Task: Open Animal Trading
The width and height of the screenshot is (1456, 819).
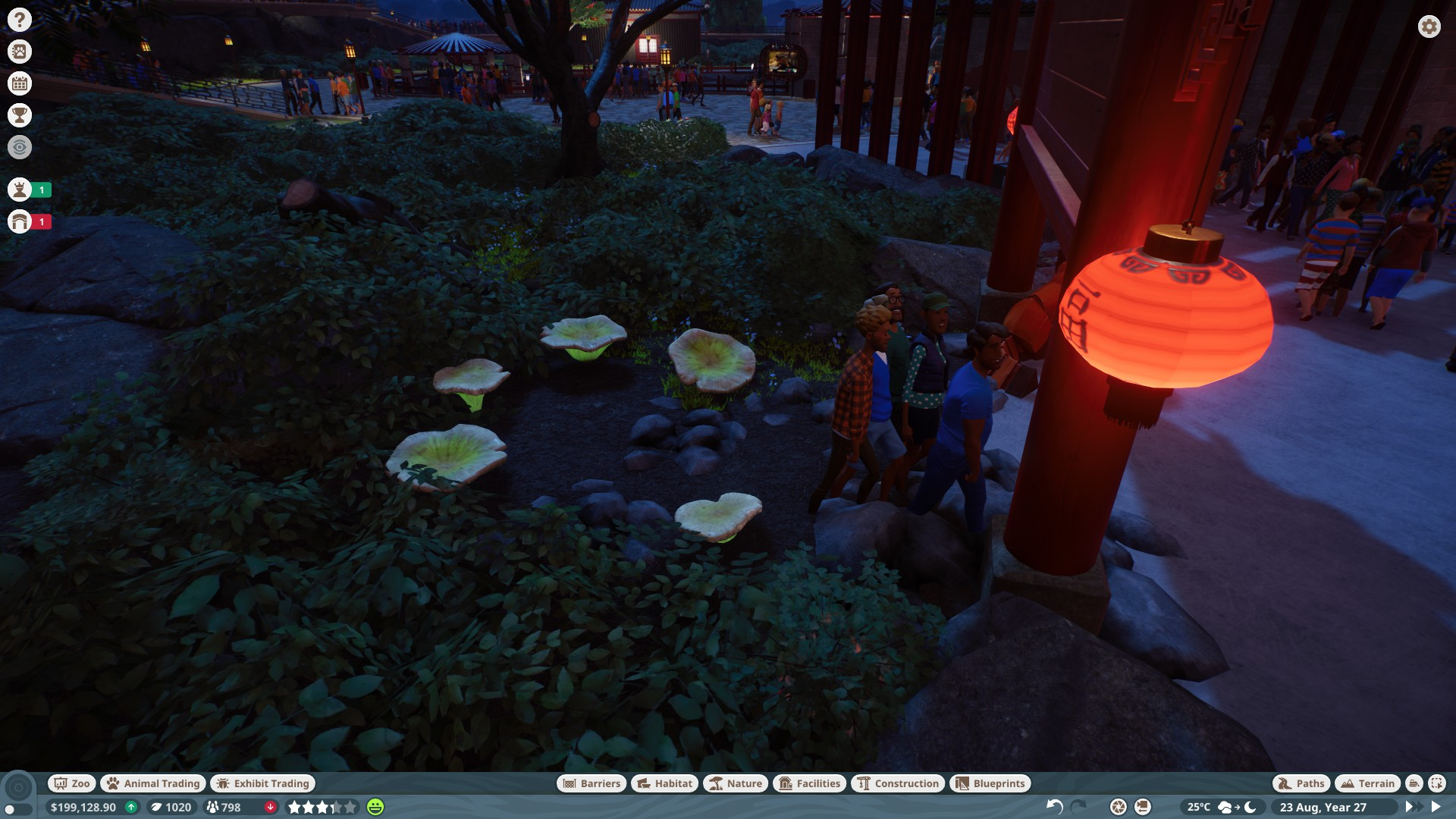Action: click(153, 783)
